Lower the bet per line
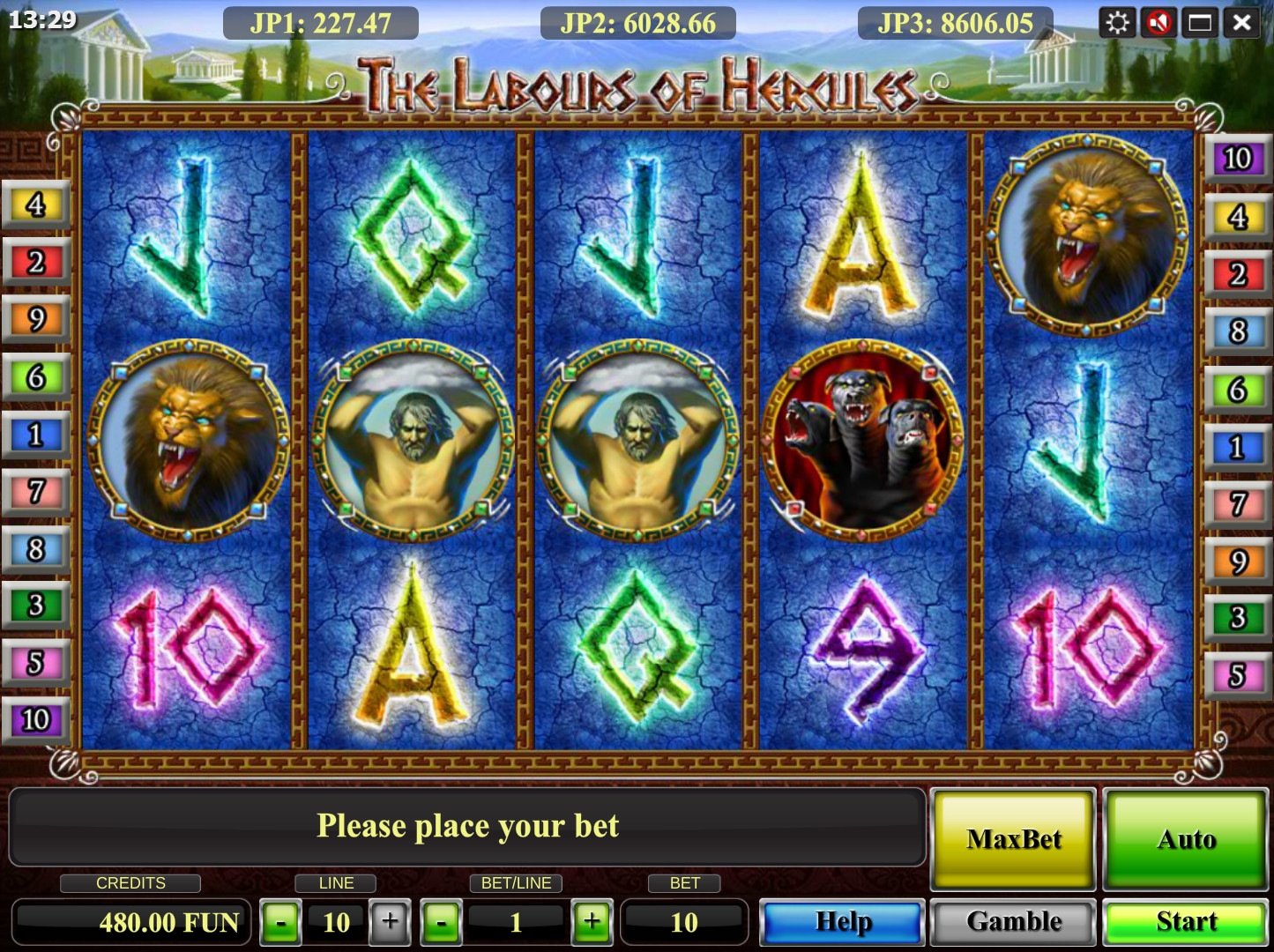This screenshot has width=1274, height=952. 441,923
